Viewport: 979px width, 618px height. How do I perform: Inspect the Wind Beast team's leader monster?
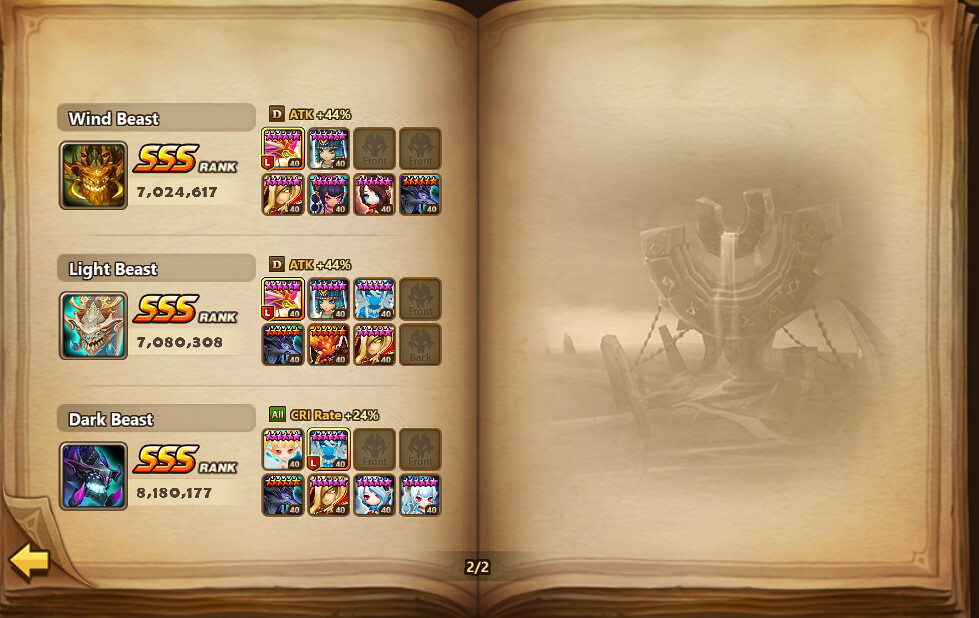[282, 148]
